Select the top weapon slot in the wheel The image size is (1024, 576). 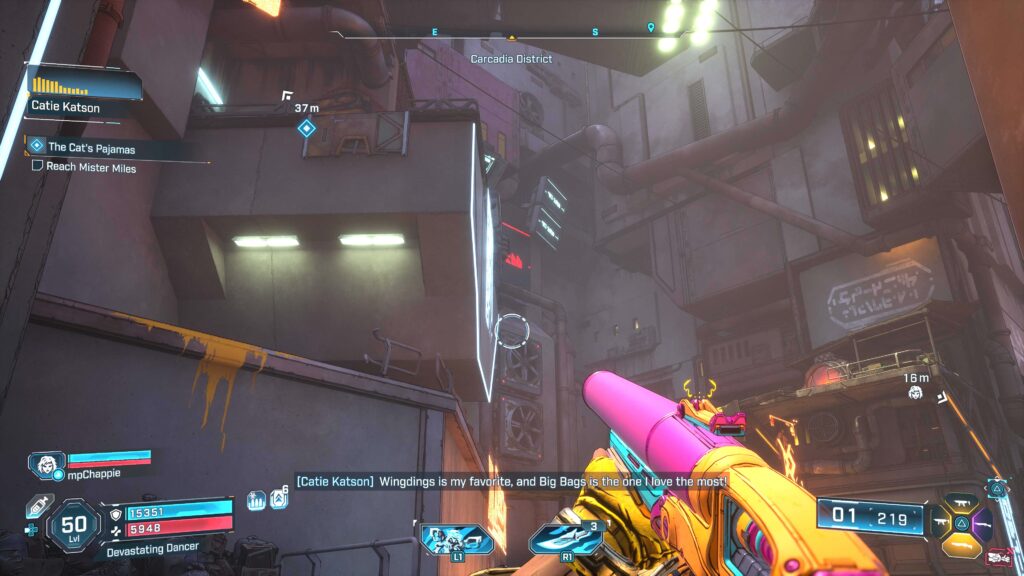961,502
